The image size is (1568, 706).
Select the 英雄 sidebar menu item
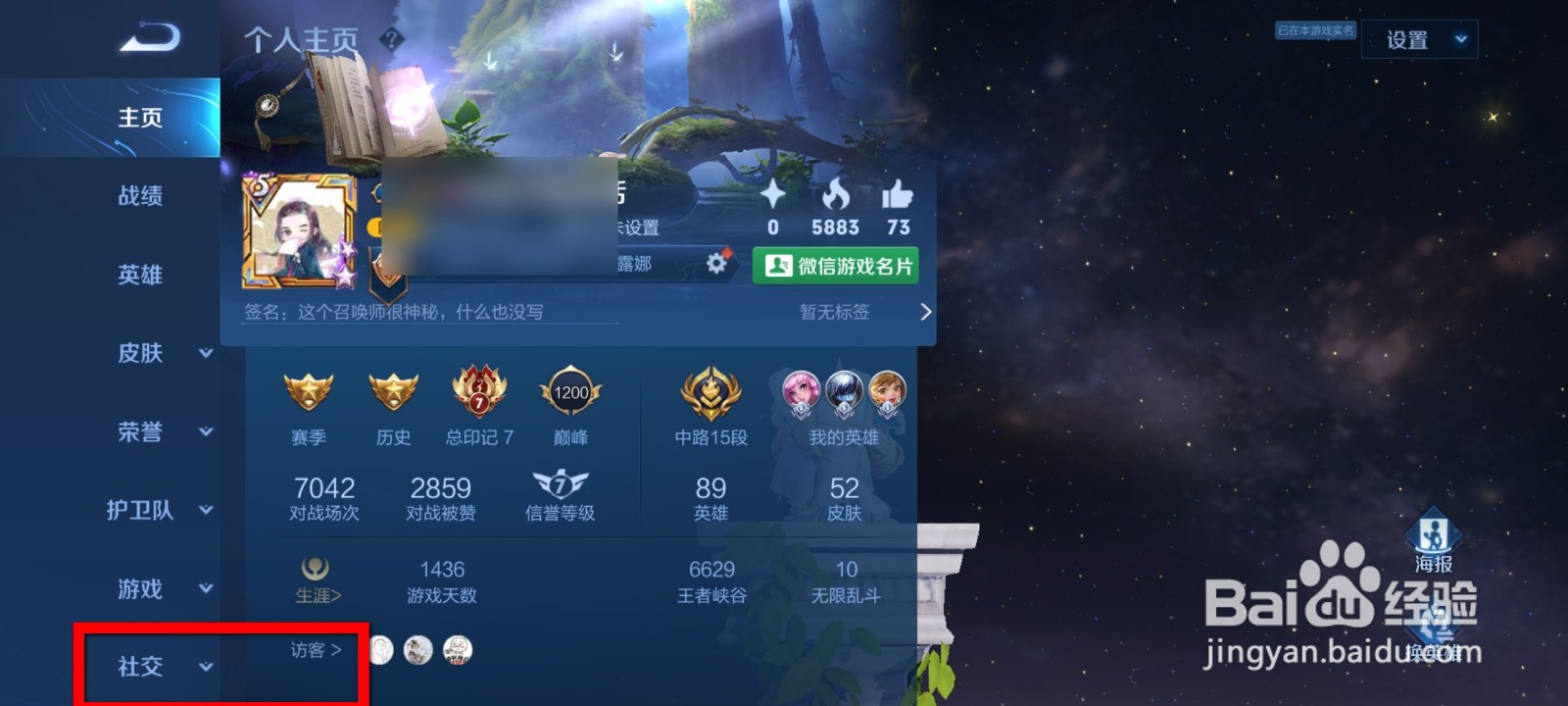click(x=137, y=275)
